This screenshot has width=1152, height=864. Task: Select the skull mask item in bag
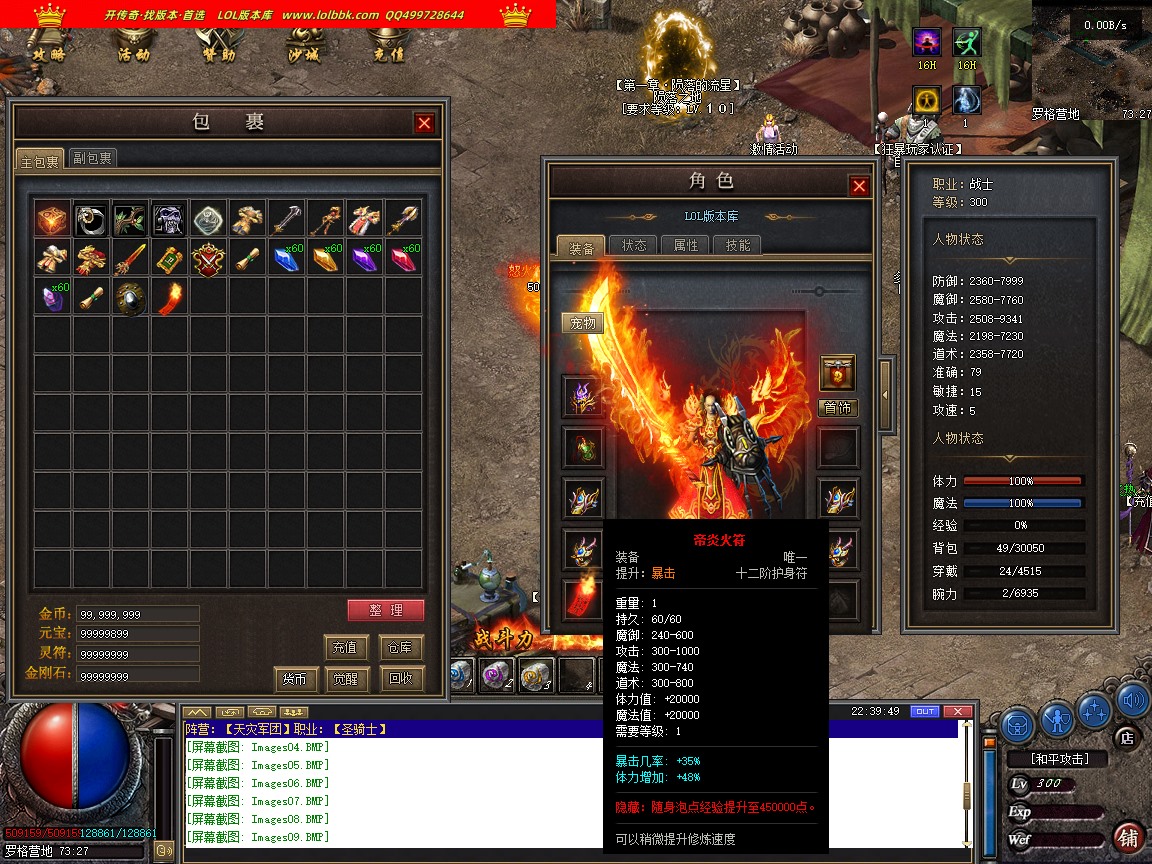(169, 219)
